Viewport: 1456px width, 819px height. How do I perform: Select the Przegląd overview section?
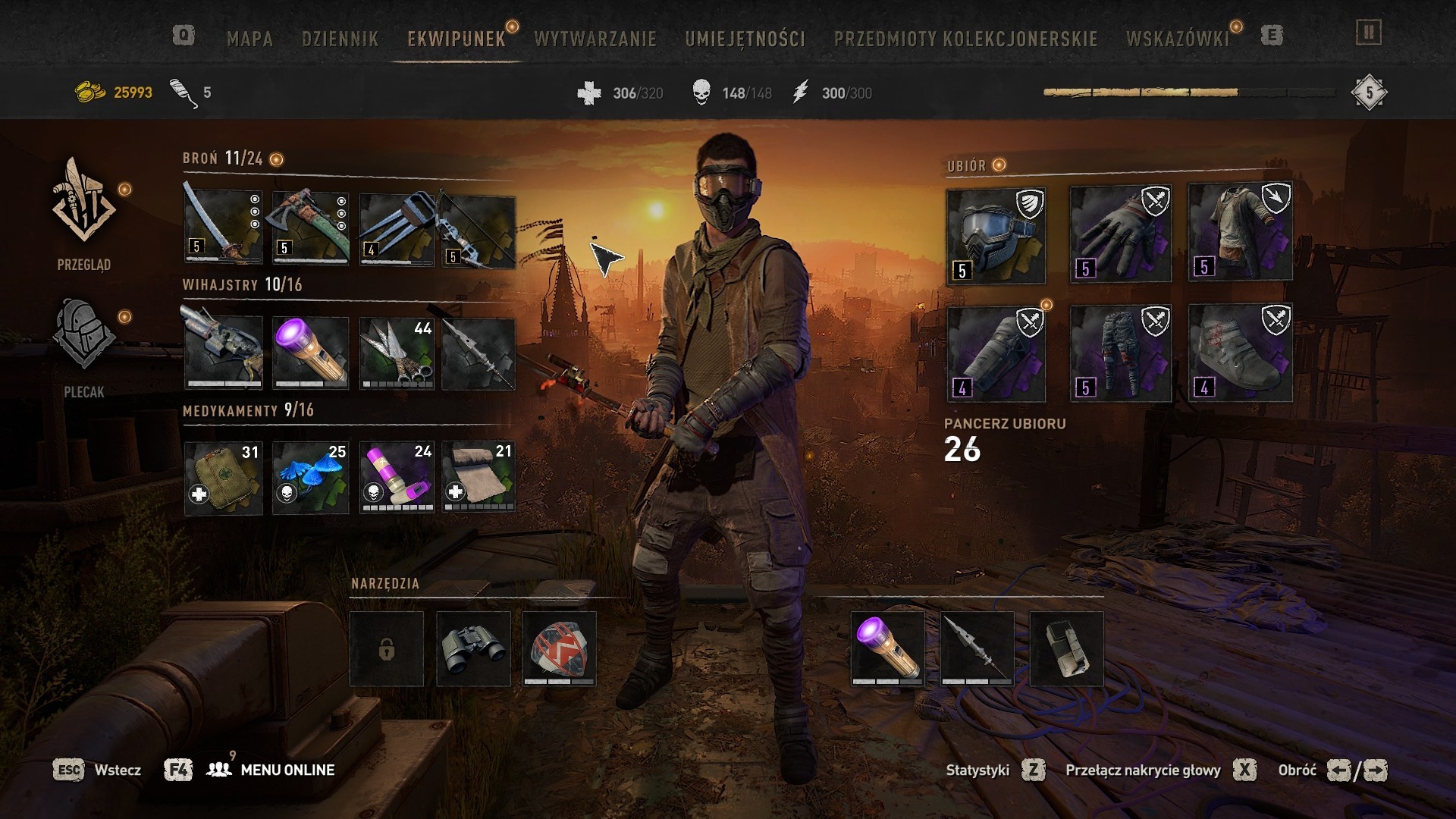tap(83, 213)
